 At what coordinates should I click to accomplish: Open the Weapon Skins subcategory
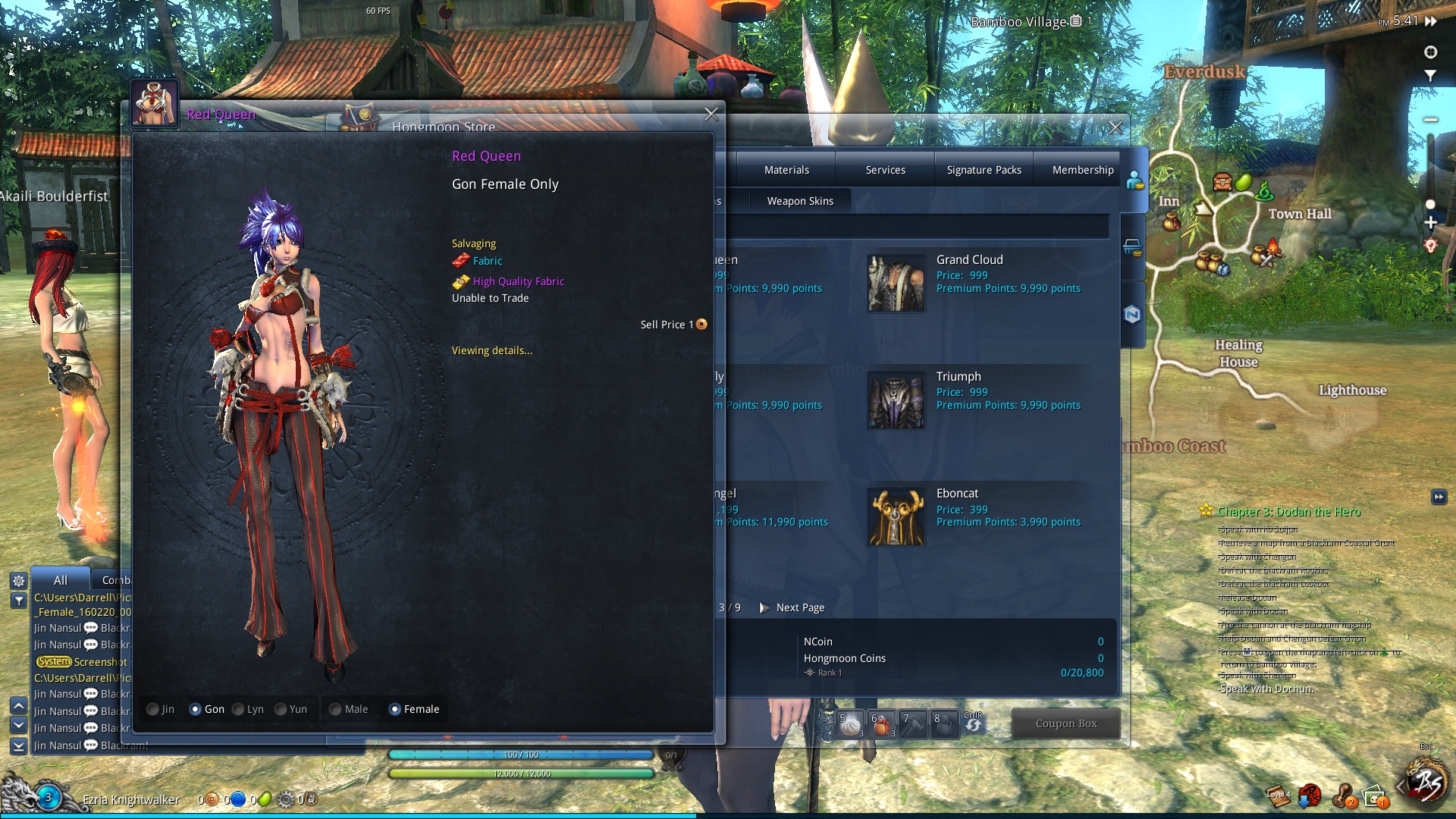point(799,201)
